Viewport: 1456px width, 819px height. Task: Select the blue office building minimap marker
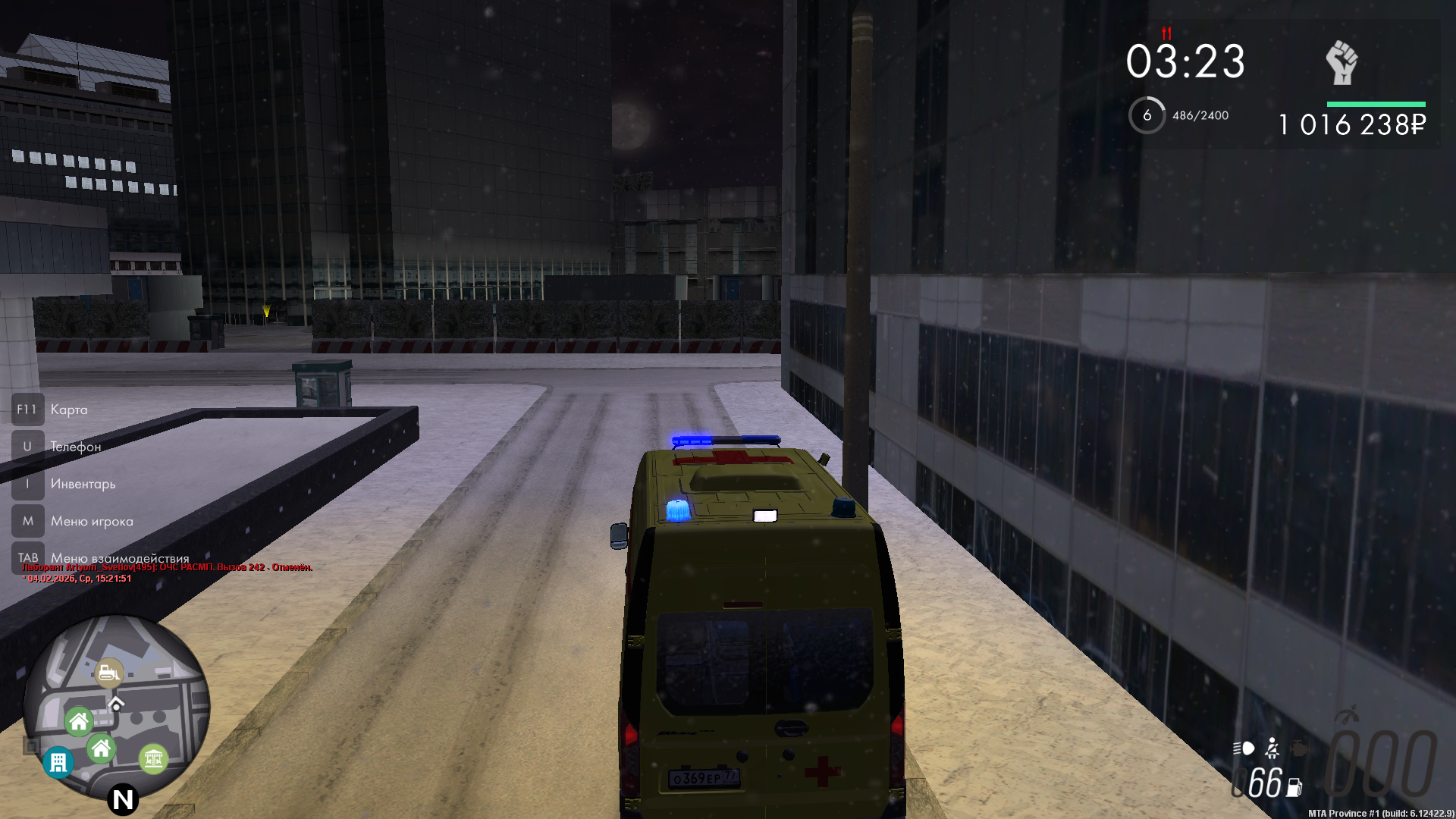pos(58,762)
